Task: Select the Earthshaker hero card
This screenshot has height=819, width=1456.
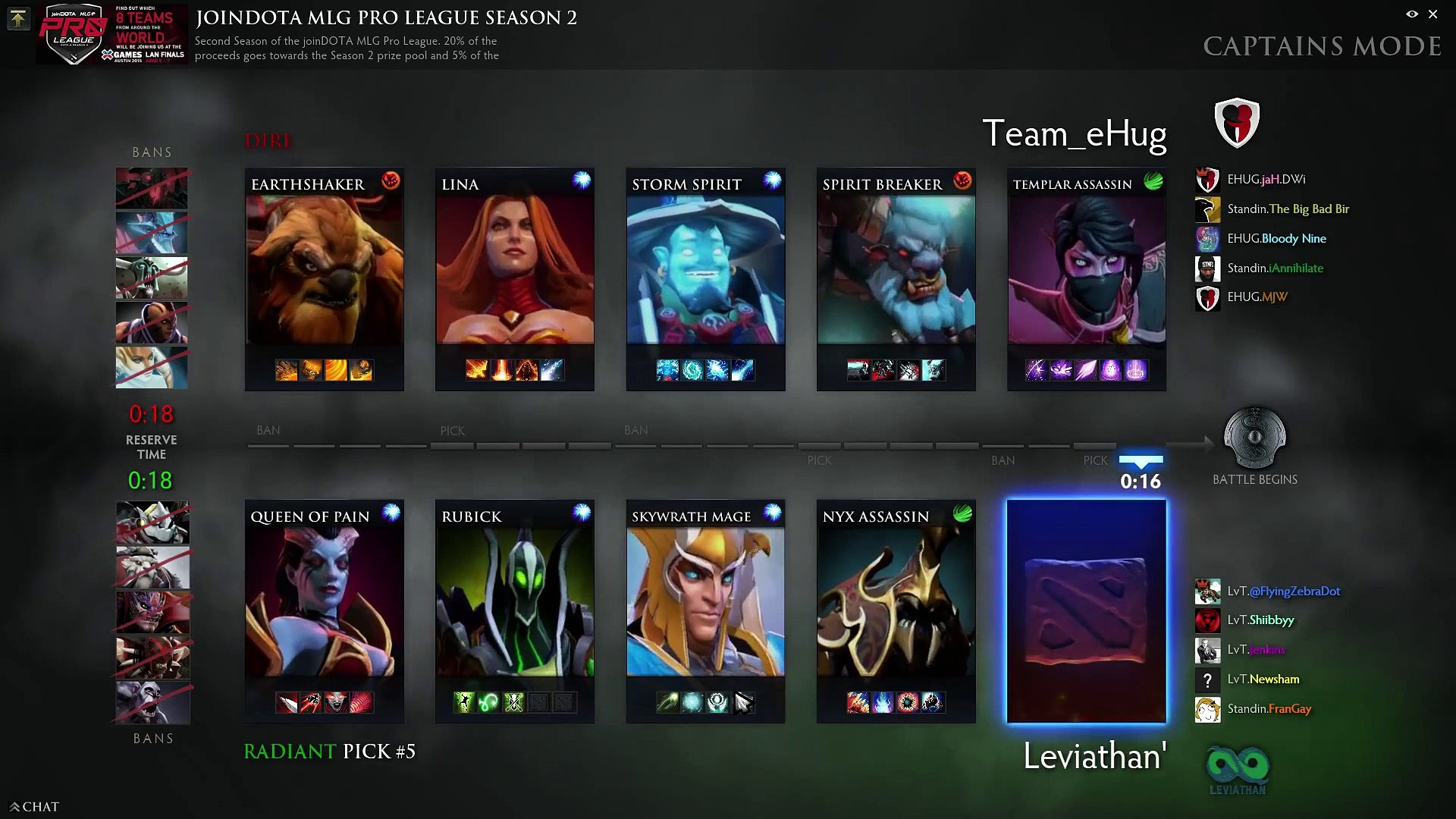Action: coord(324,278)
